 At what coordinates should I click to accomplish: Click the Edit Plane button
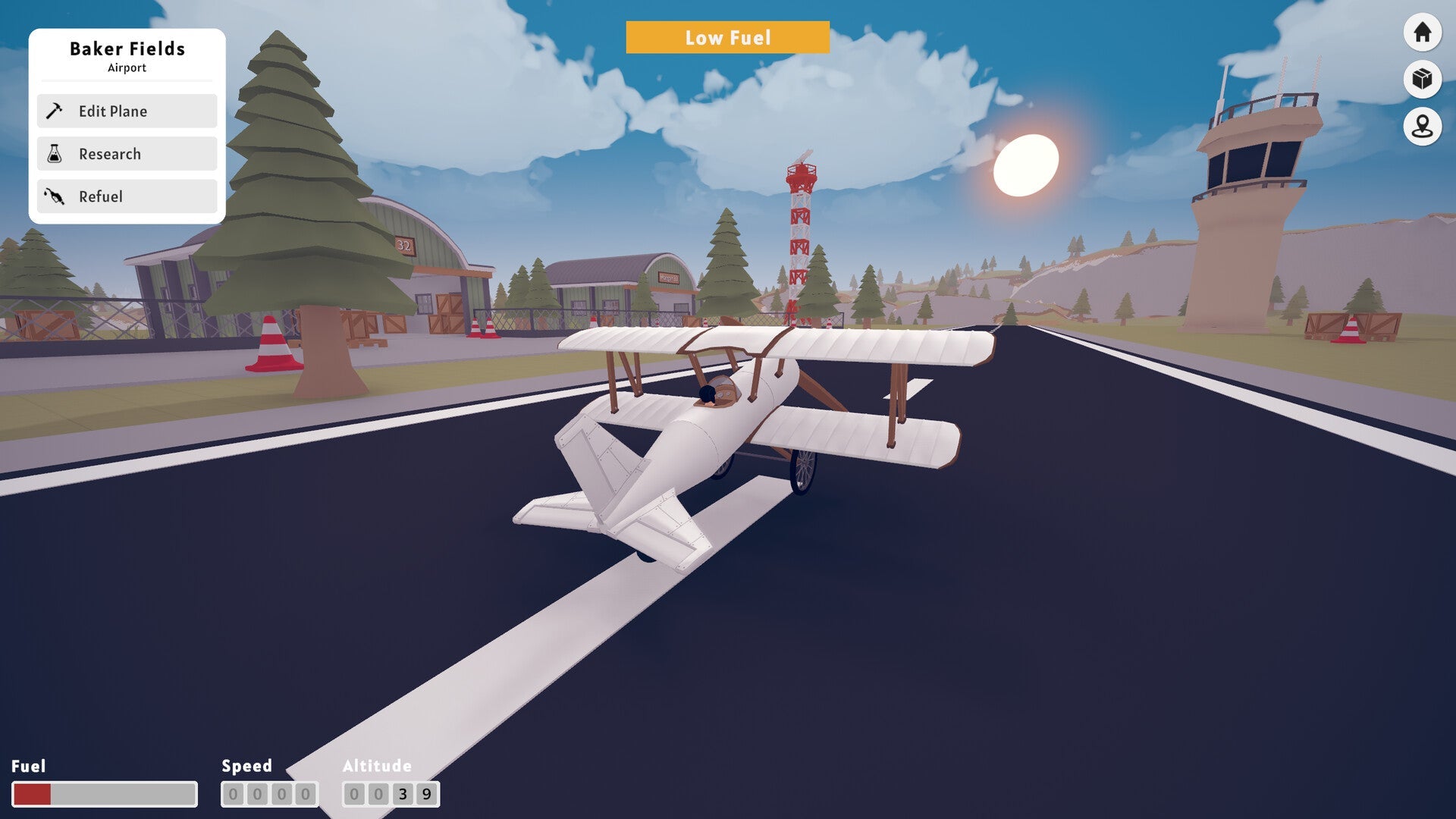[112, 111]
